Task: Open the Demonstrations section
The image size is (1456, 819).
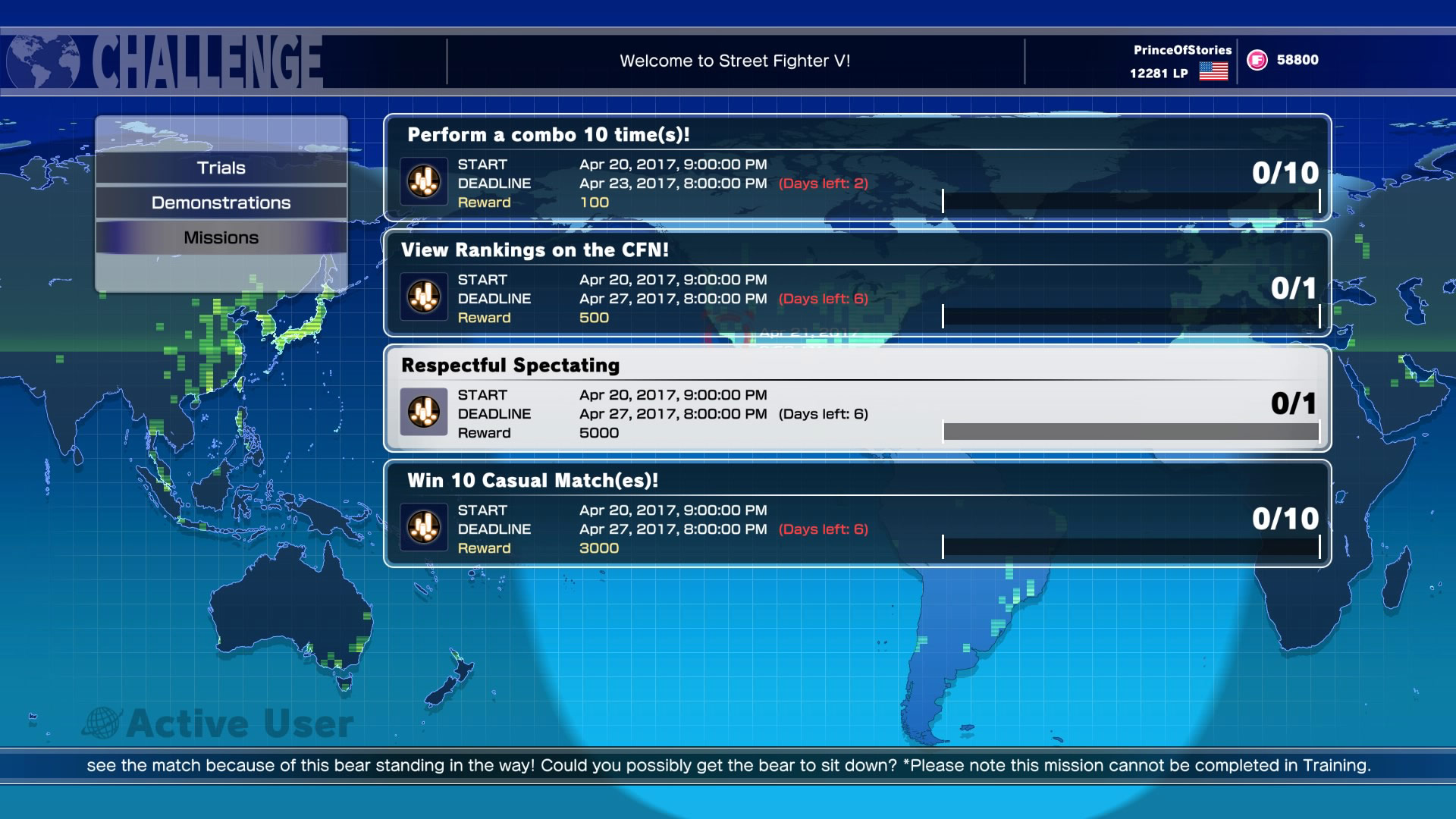Action: pos(221,202)
